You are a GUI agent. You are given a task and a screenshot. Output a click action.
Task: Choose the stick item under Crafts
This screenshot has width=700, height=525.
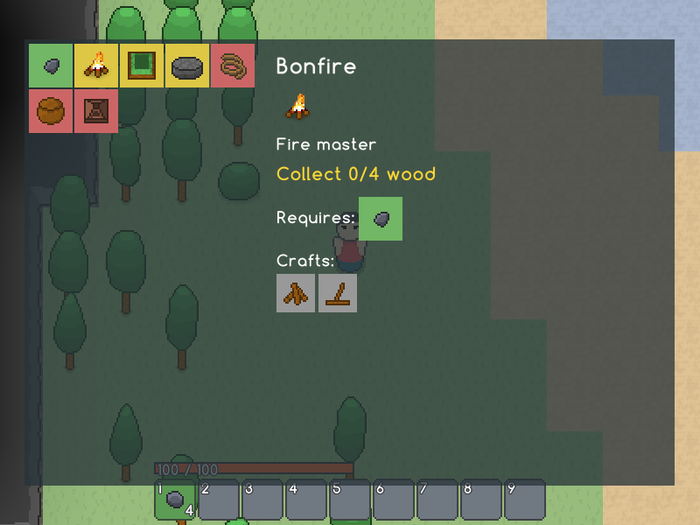[338, 293]
